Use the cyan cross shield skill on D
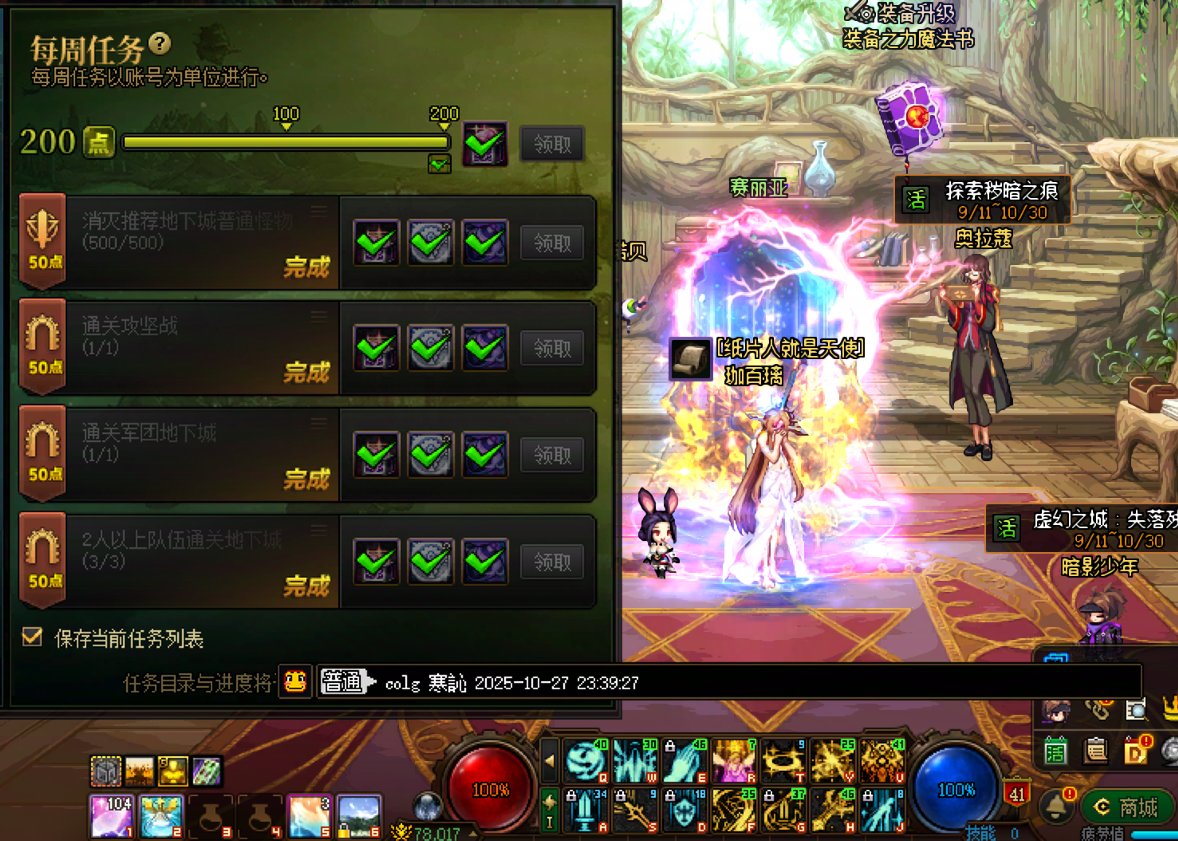 point(686,811)
